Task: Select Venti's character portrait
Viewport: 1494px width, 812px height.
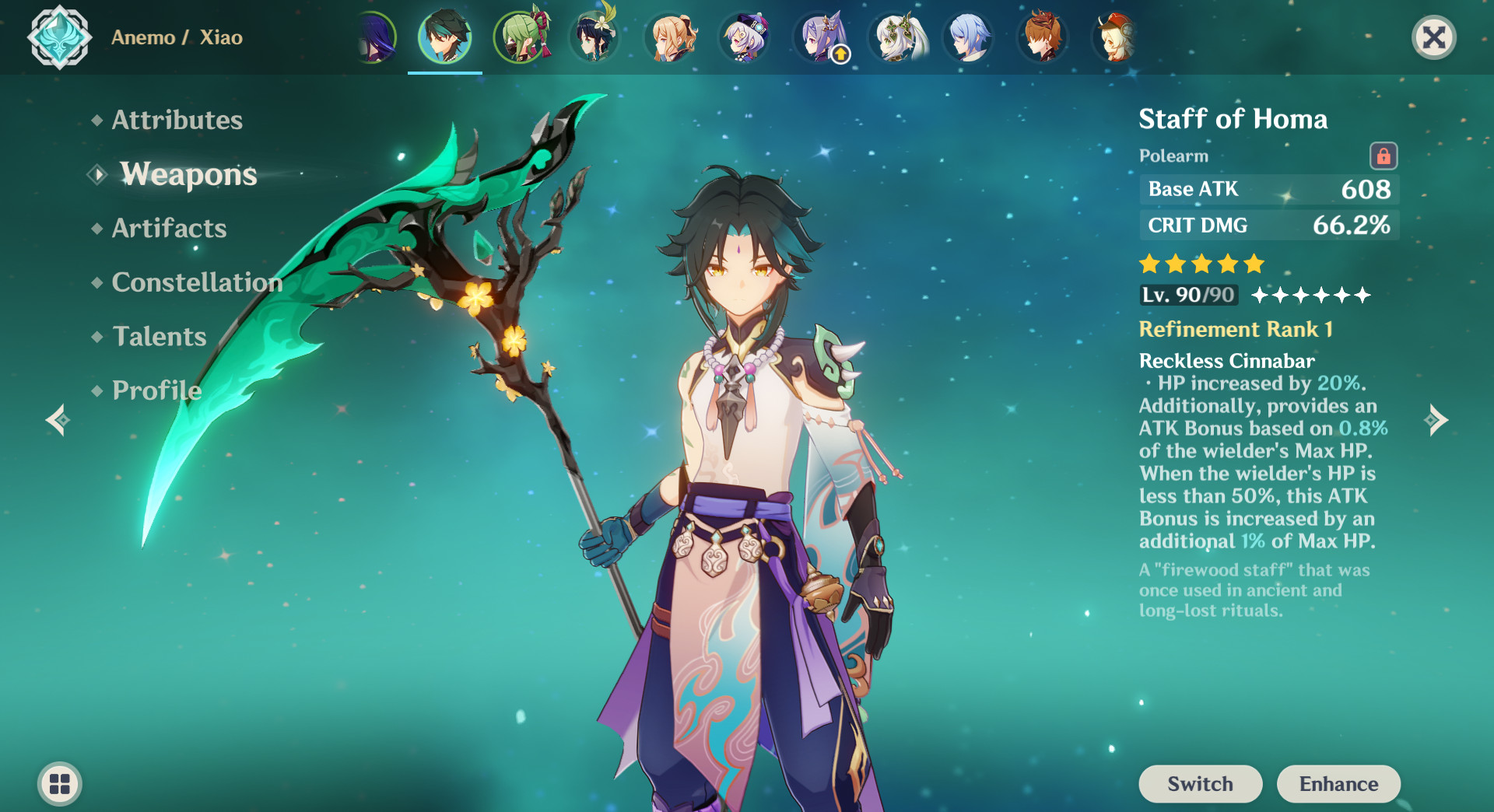Action: (x=594, y=37)
